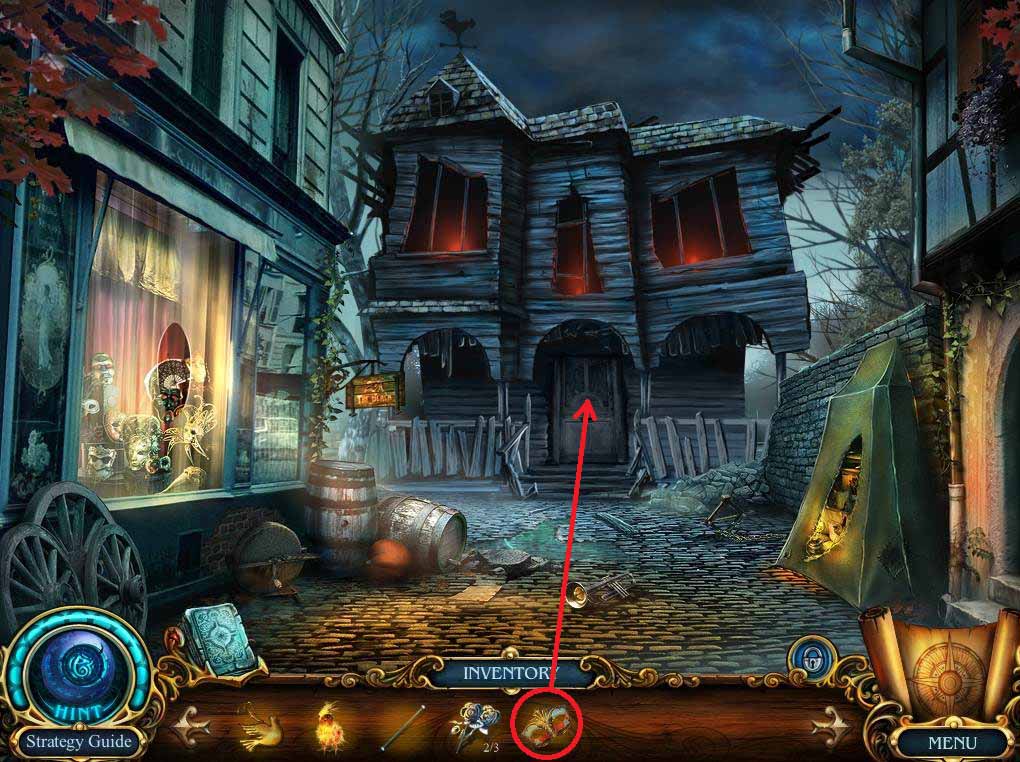Select the thin metal rod item
Viewport: 1020px width, 762px height.
pos(402,724)
